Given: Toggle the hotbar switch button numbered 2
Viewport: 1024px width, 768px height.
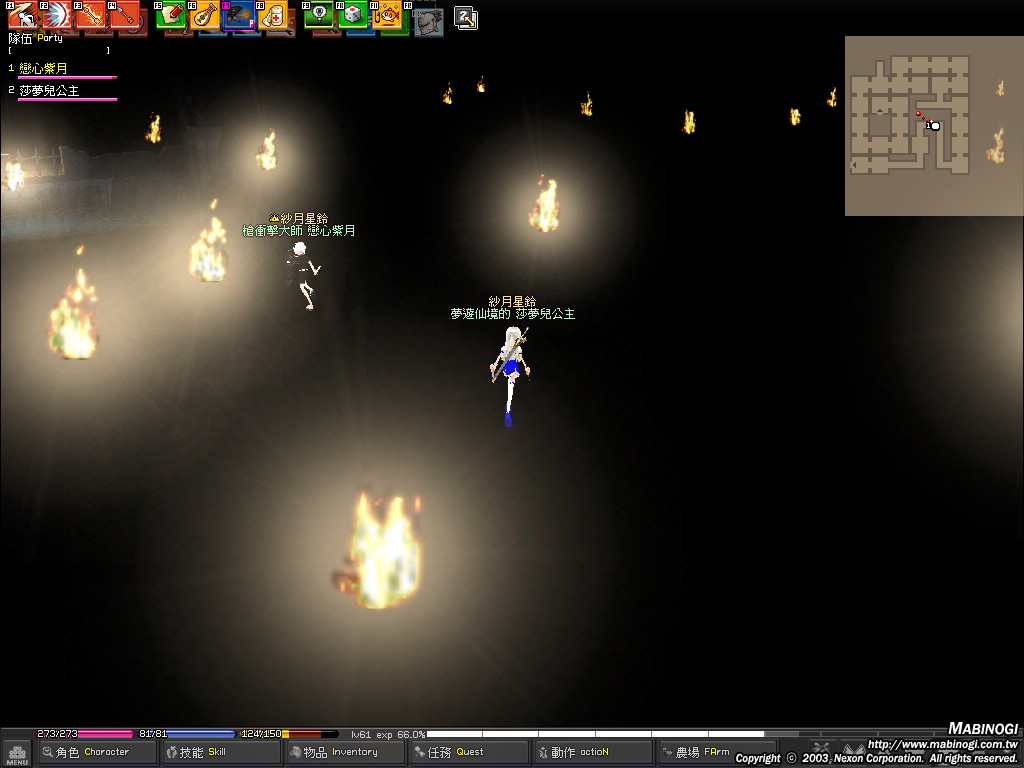Looking at the screenshot, I should pos(465,17).
